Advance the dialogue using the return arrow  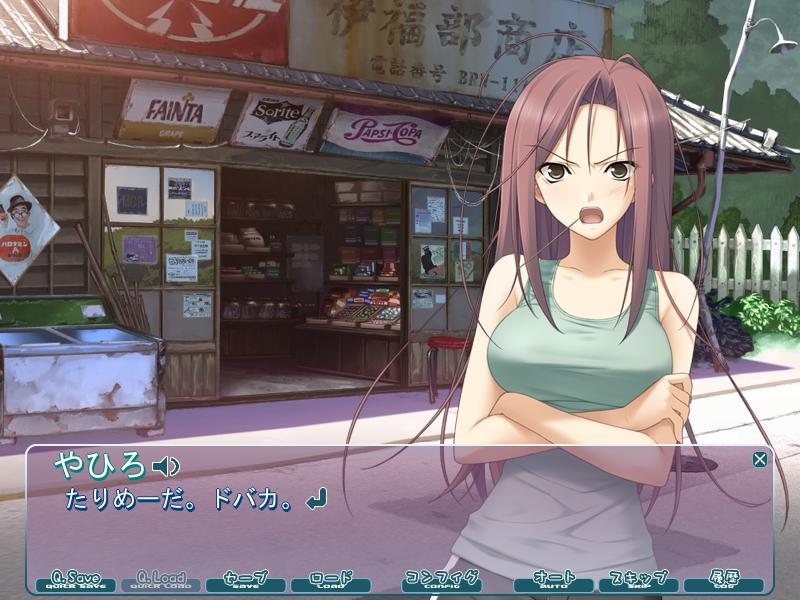(317, 498)
